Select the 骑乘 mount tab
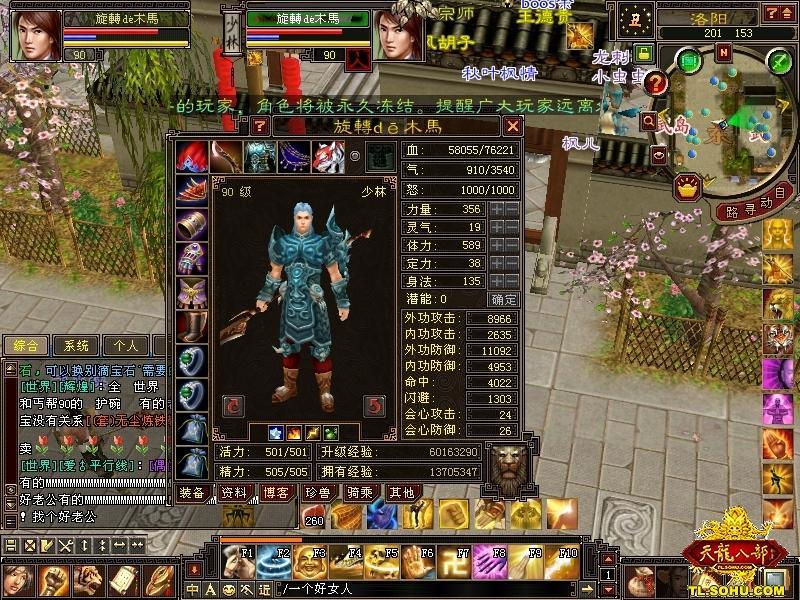Screen dimensions: 800x600 click(359, 492)
